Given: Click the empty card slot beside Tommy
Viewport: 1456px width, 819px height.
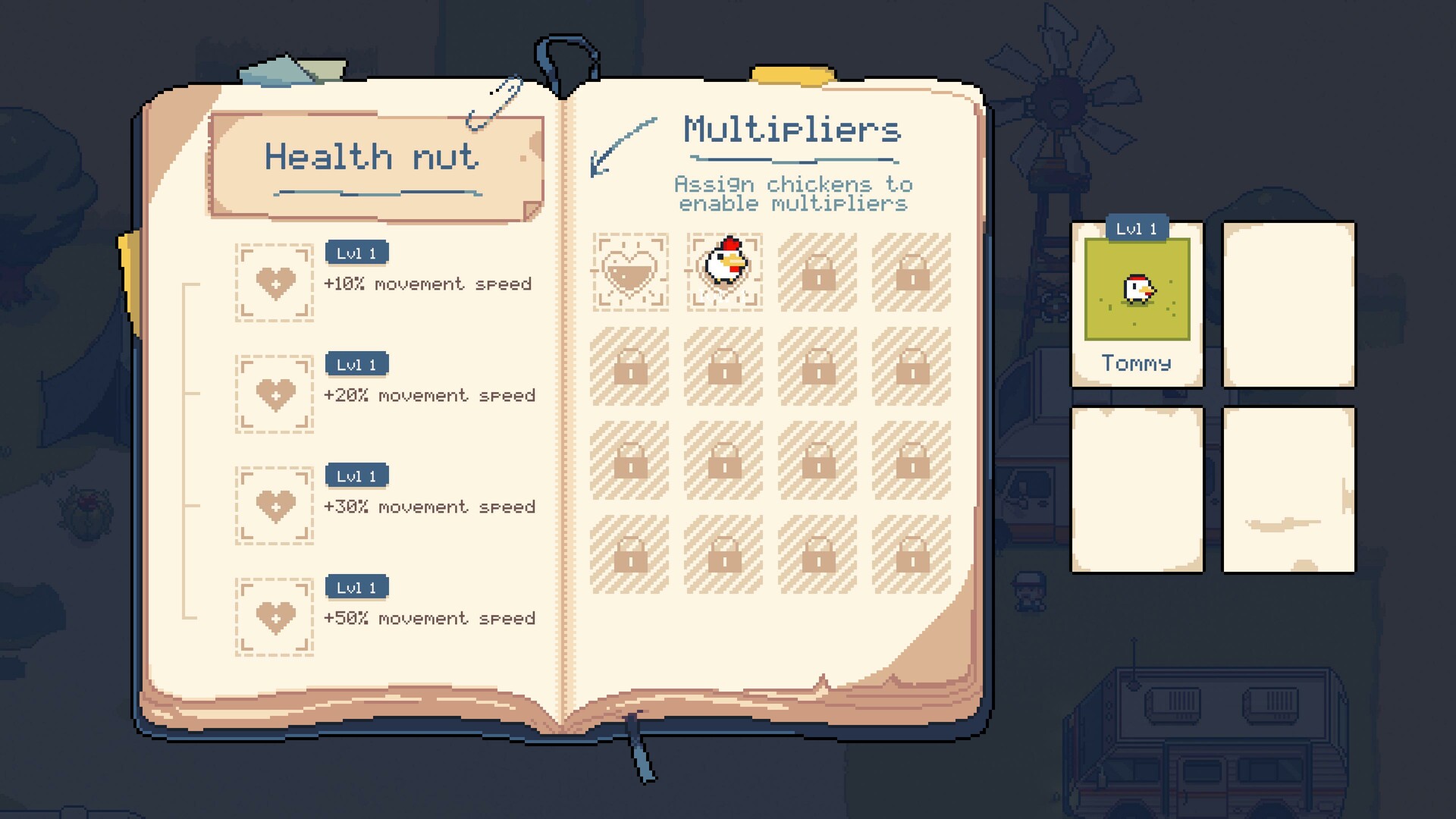Looking at the screenshot, I should (x=1288, y=303).
